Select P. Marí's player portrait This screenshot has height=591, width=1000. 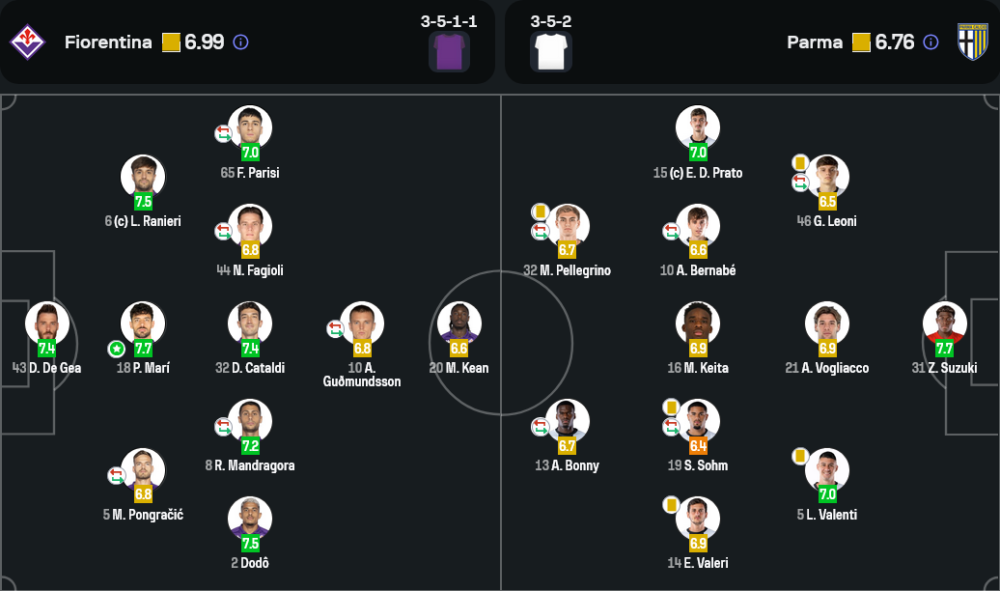tap(143, 324)
